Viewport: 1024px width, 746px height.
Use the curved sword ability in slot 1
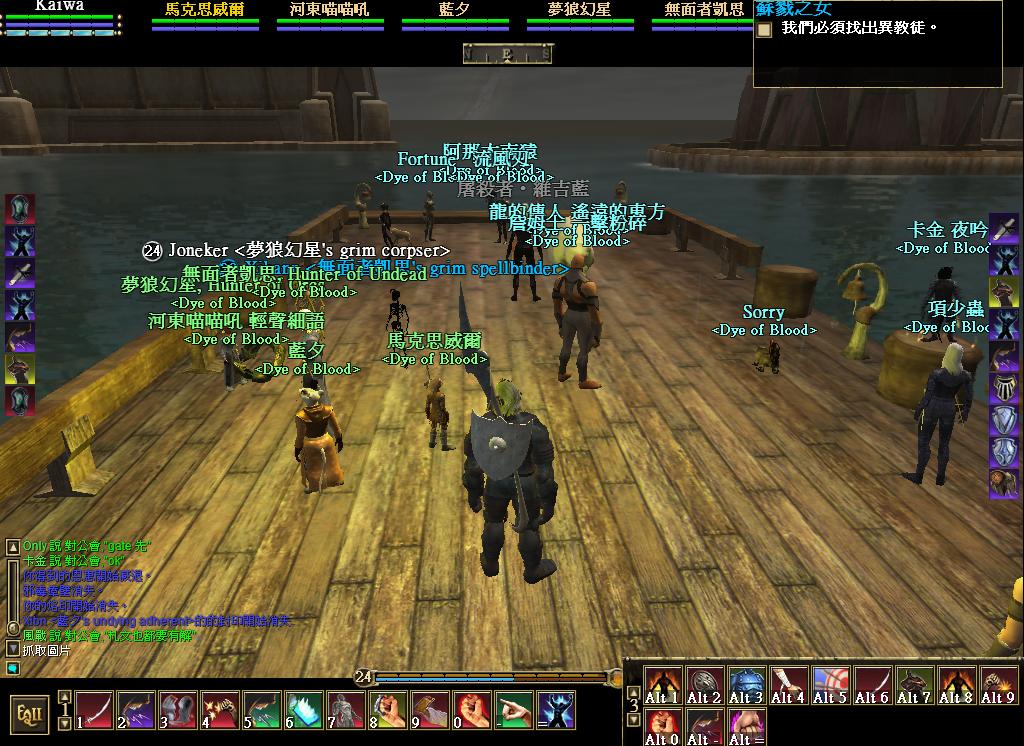[x=94, y=709]
